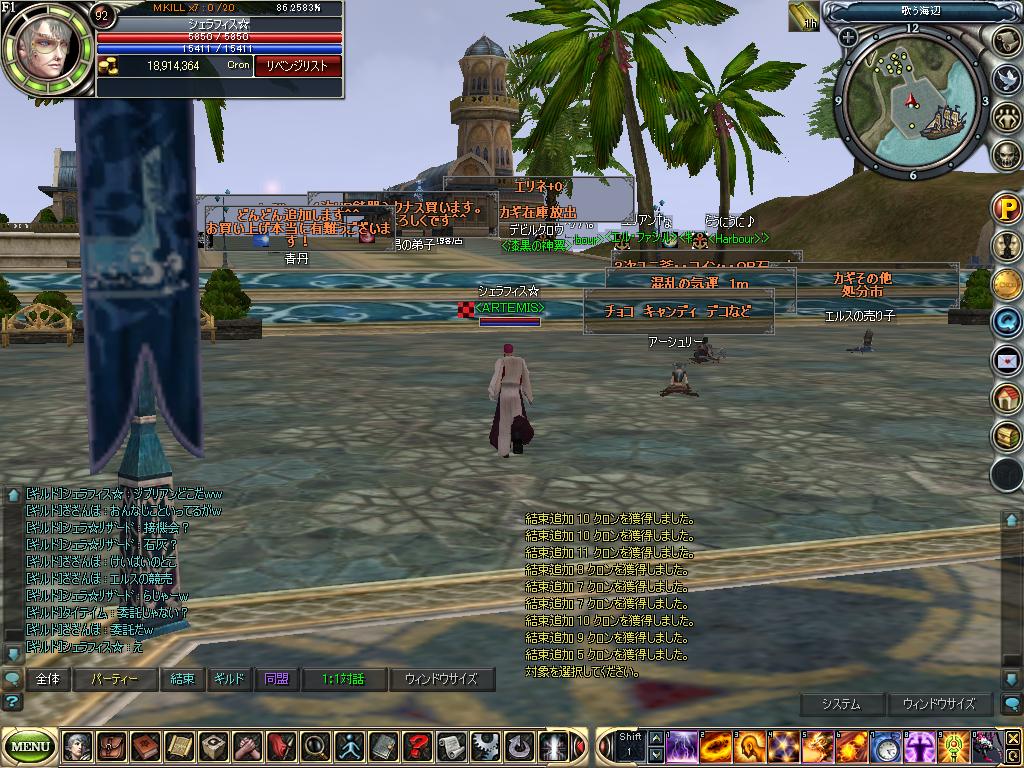This screenshot has width=1024, height=768.
Task: Use the blue stopwatch skill
Action: 885,746
